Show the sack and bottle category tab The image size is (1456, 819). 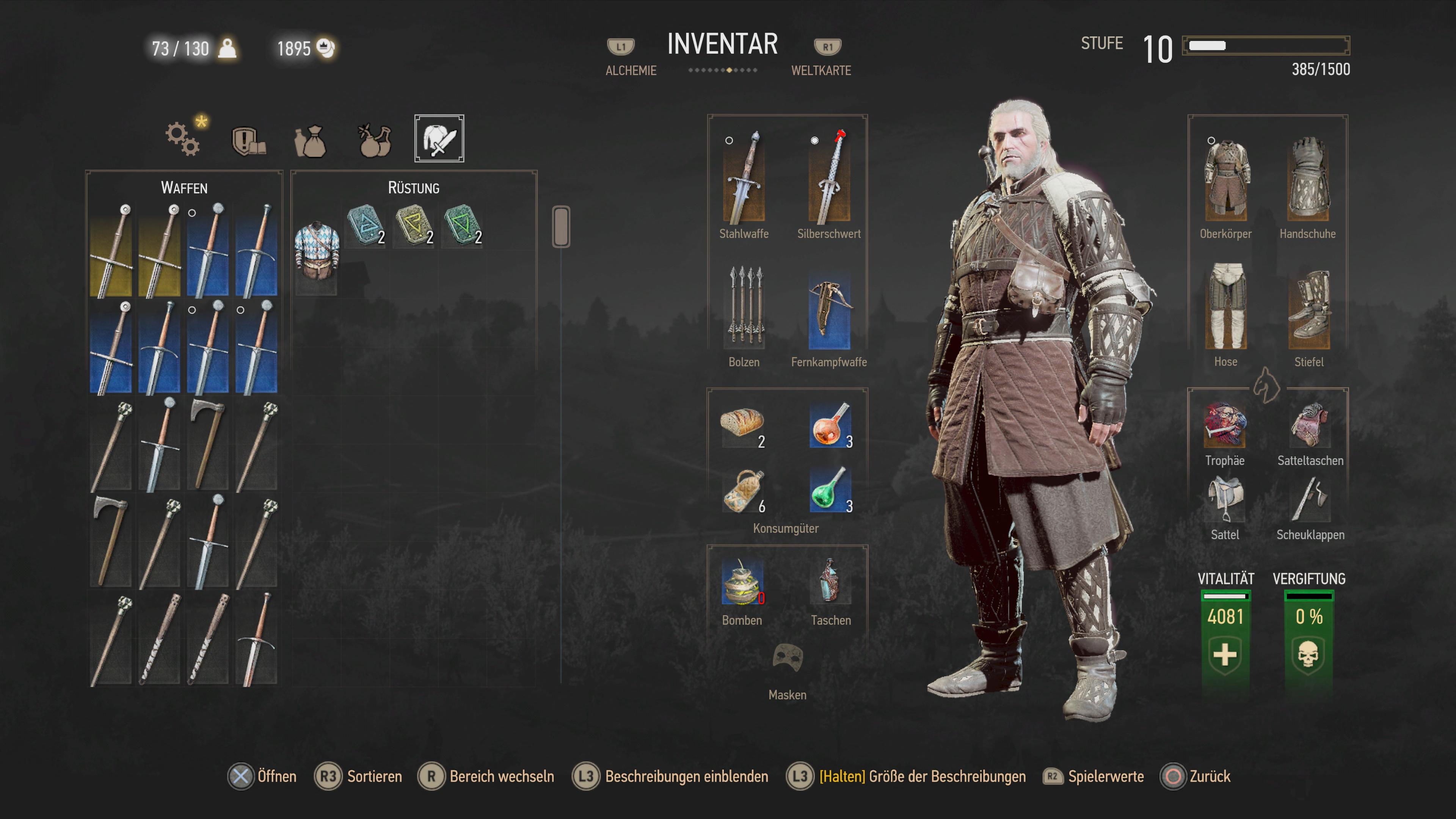pyautogui.click(x=310, y=141)
